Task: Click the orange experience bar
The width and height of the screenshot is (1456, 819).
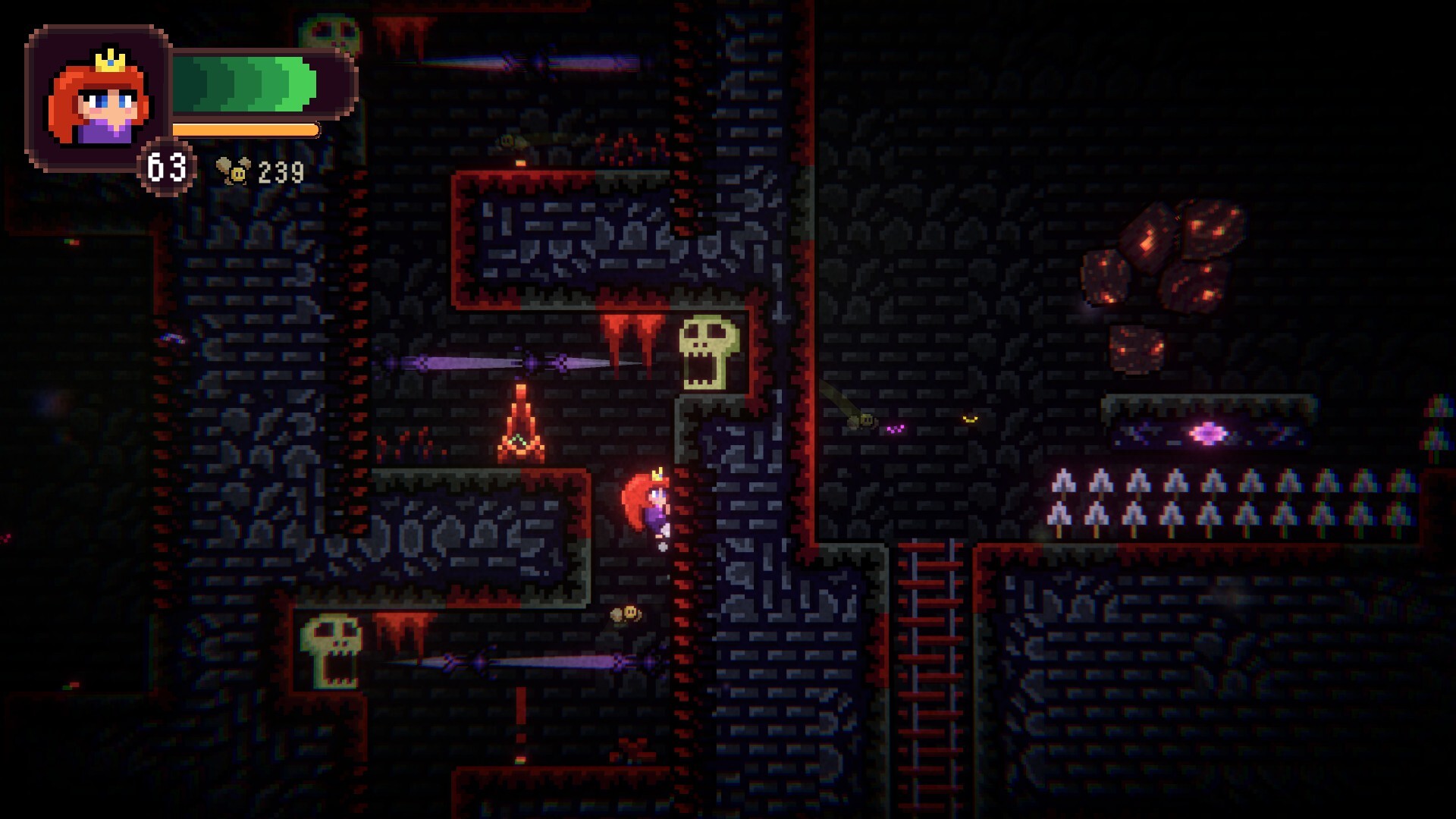Action: pyautogui.click(x=243, y=129)
